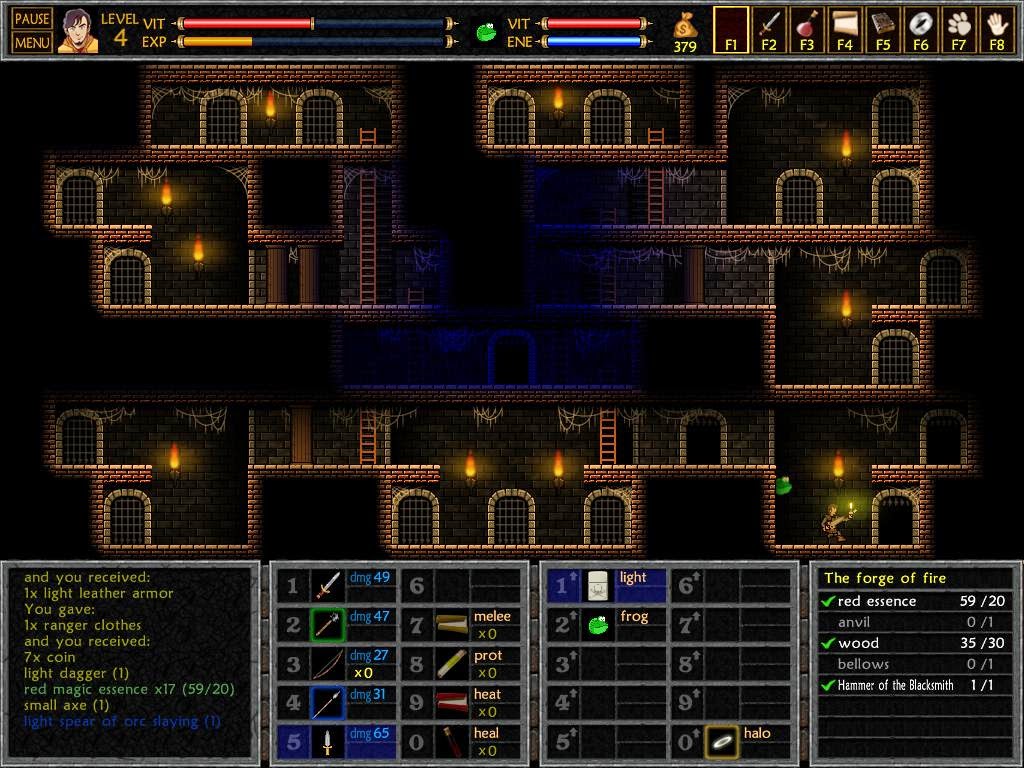
Task: Open the game MENU
Action: pos(32,42)
